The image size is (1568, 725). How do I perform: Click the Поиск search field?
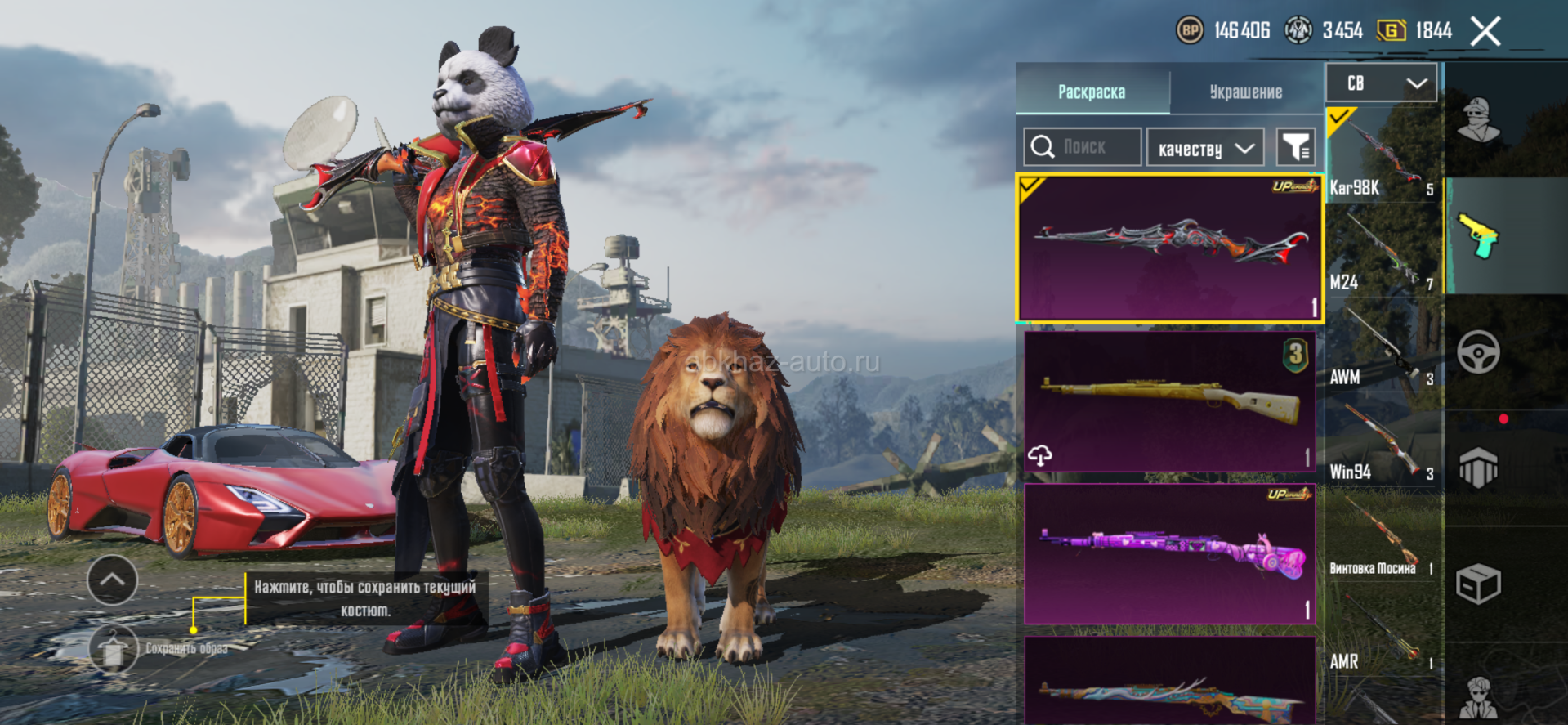coord(1083,147)
